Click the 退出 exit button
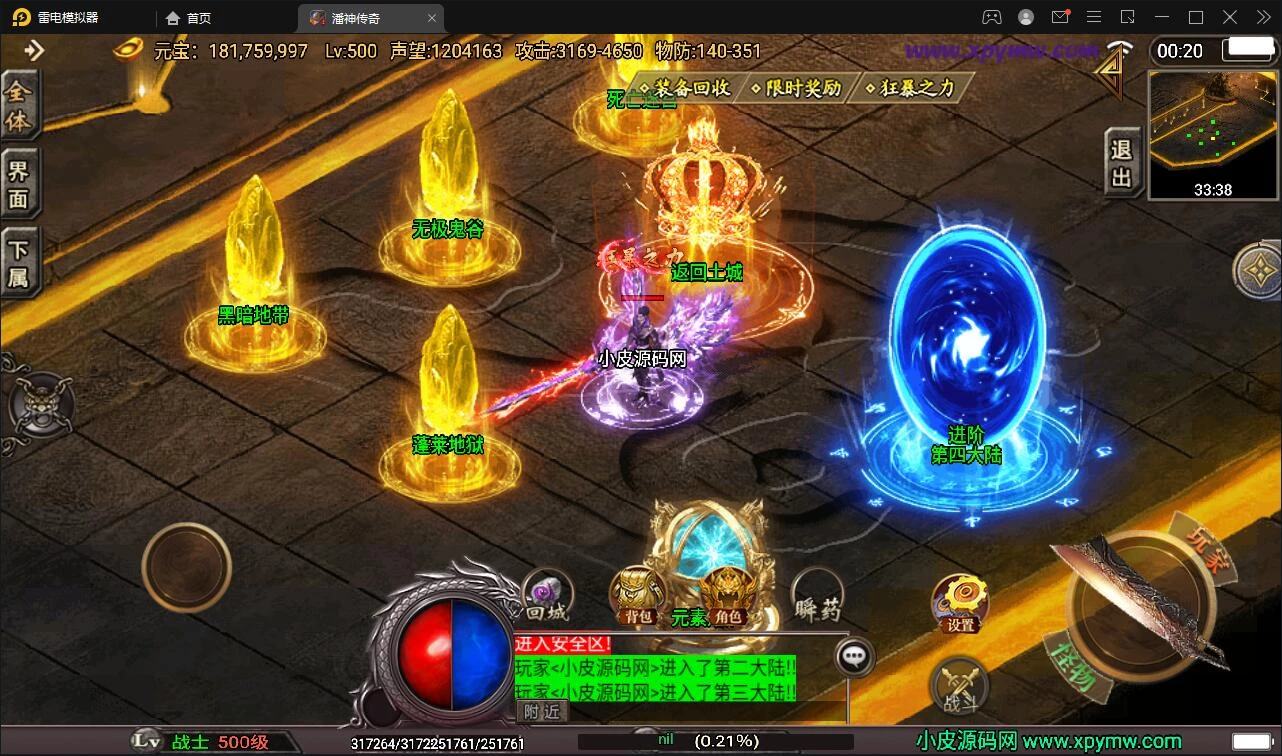Viewport: 1282px width, 756px height. point(1122,164)
